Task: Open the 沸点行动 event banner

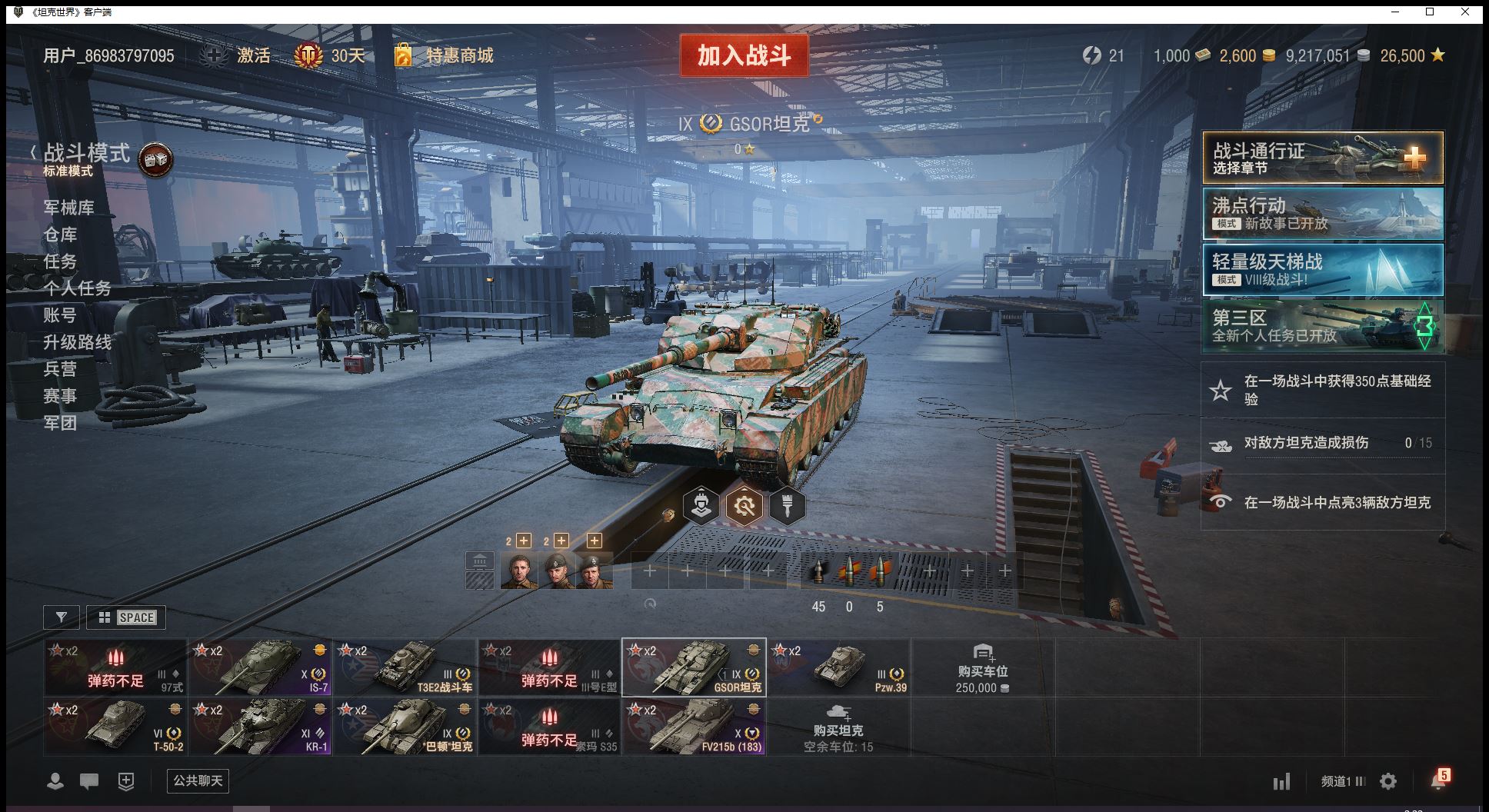Action: pos(1323,214)
